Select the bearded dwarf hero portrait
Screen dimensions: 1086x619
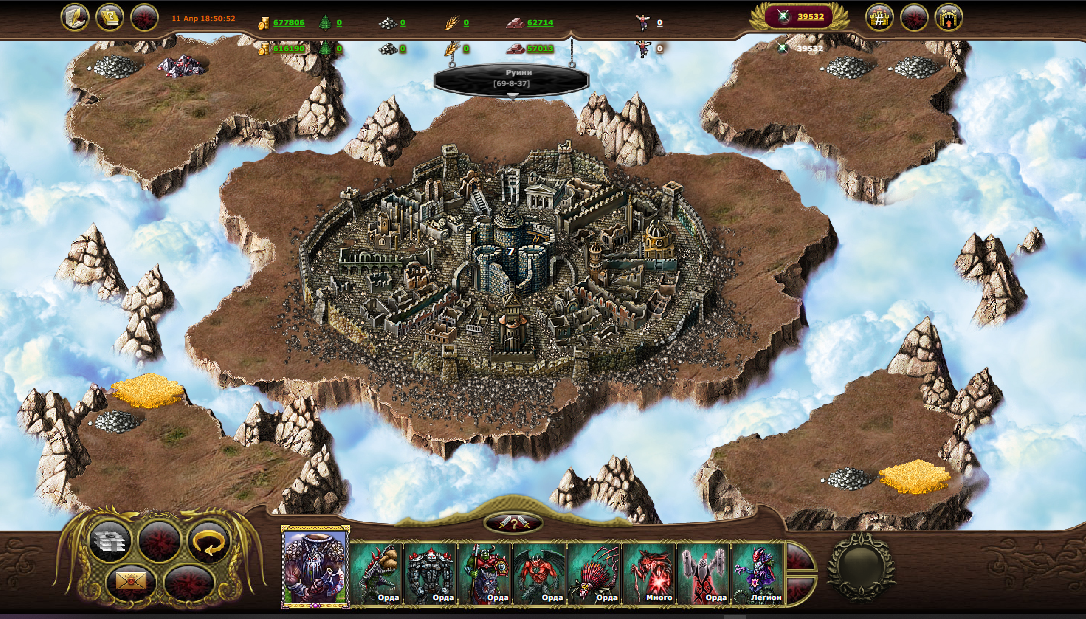click(x=315, y=567)
